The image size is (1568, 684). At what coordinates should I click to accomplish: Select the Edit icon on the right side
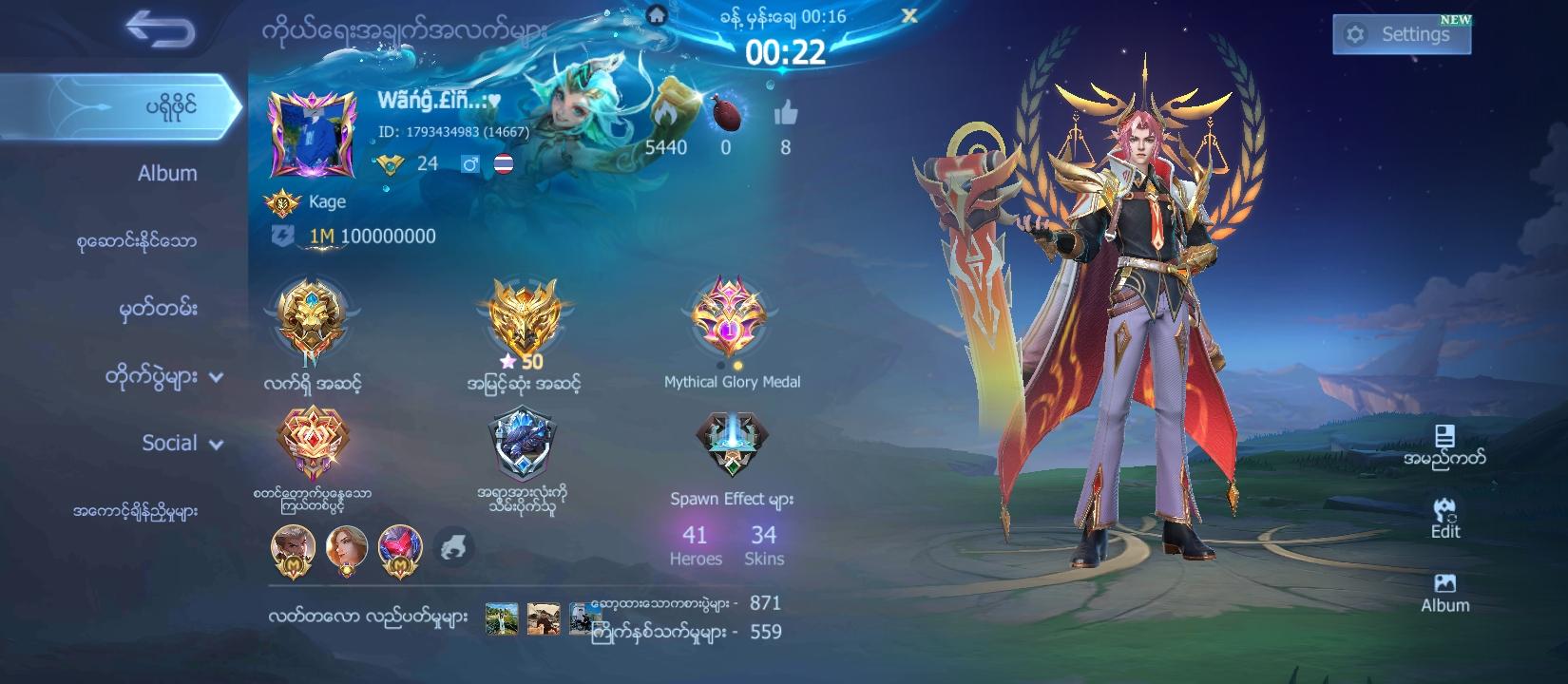(1445, 513)
